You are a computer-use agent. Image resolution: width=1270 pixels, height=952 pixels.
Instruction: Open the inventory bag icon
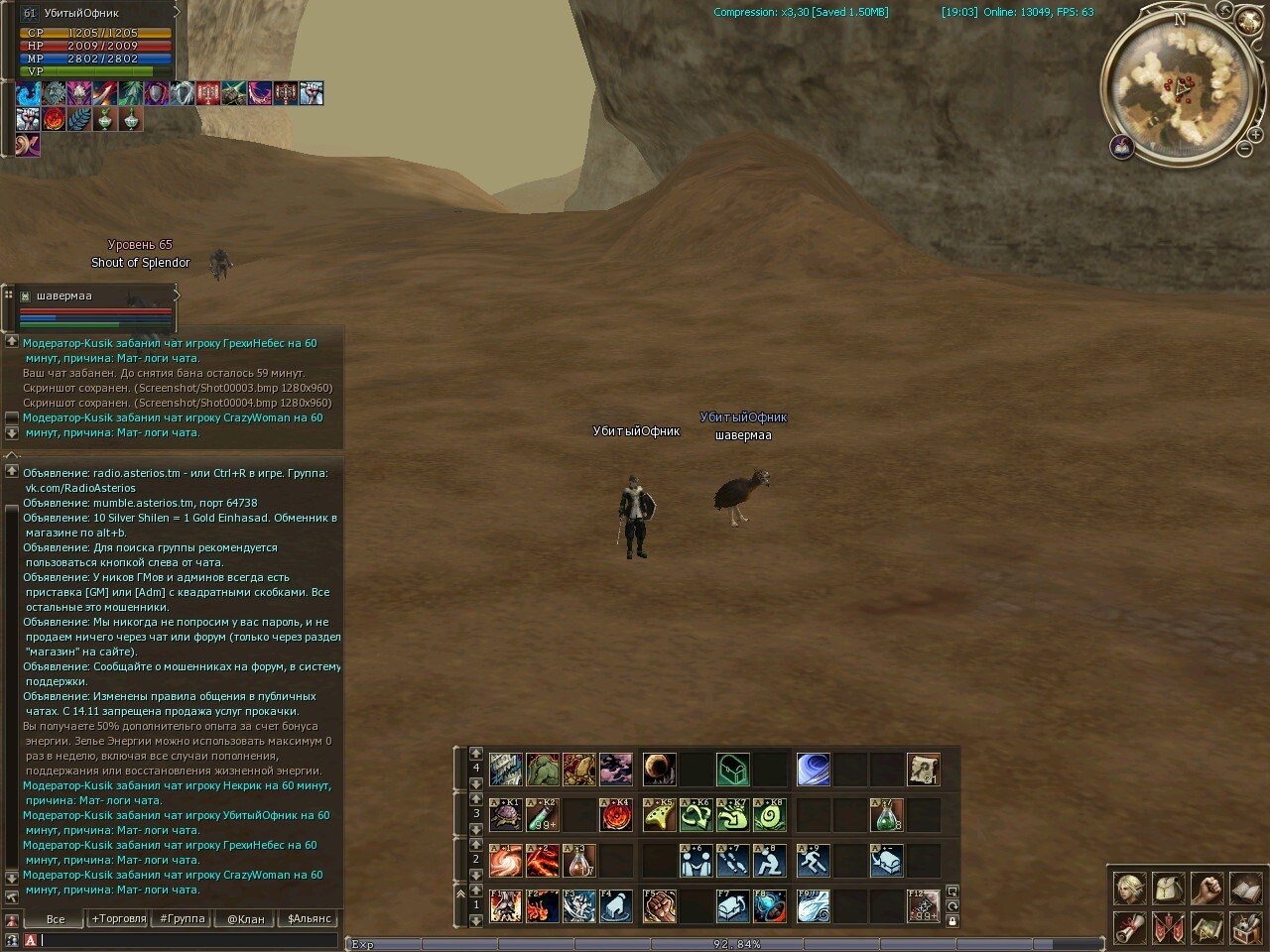(x=1168, y=889)
